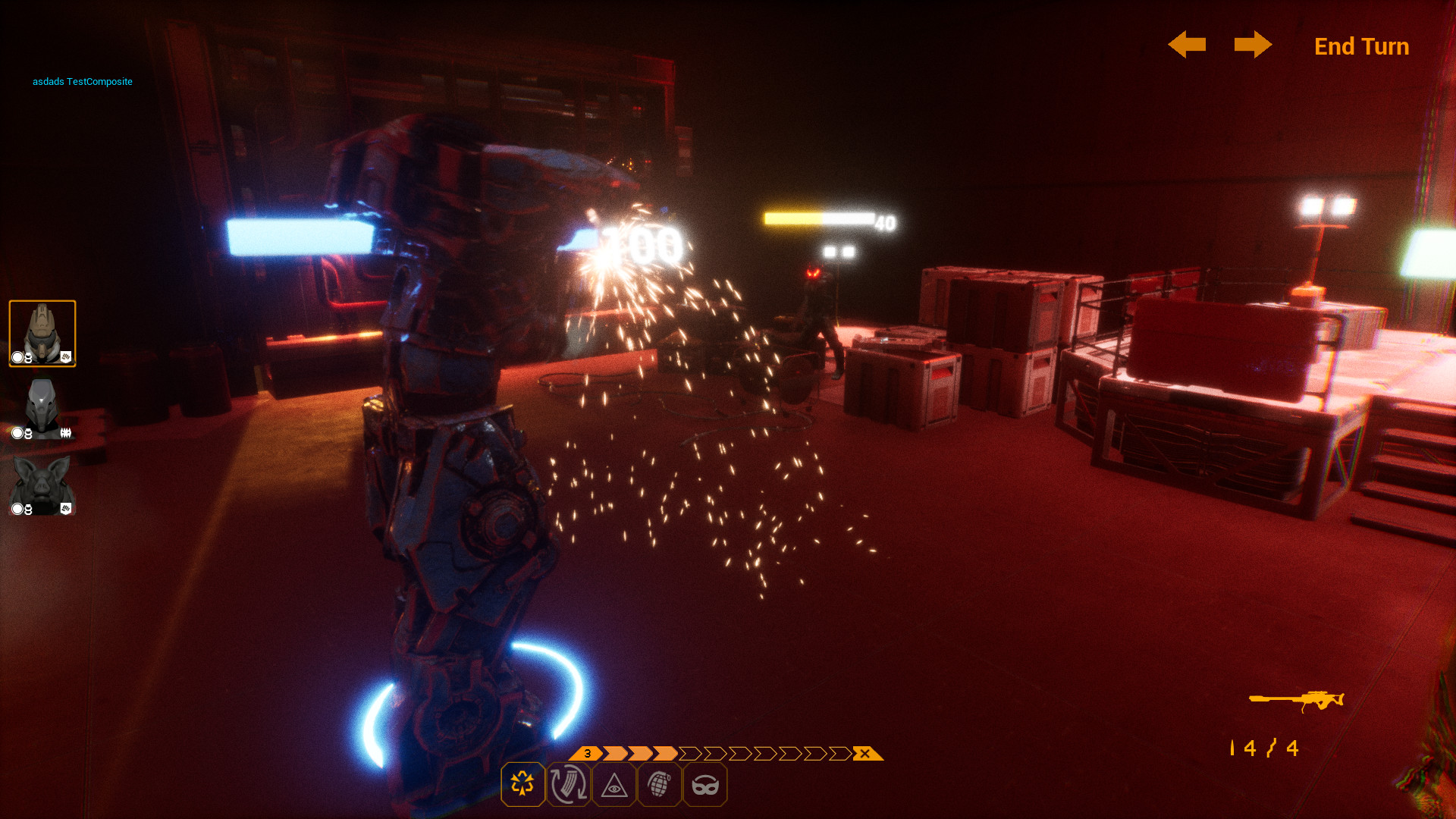Activate the mask stealth ability
The height and width of the screenshot is (819, 1456).
[x=704, y=786]
